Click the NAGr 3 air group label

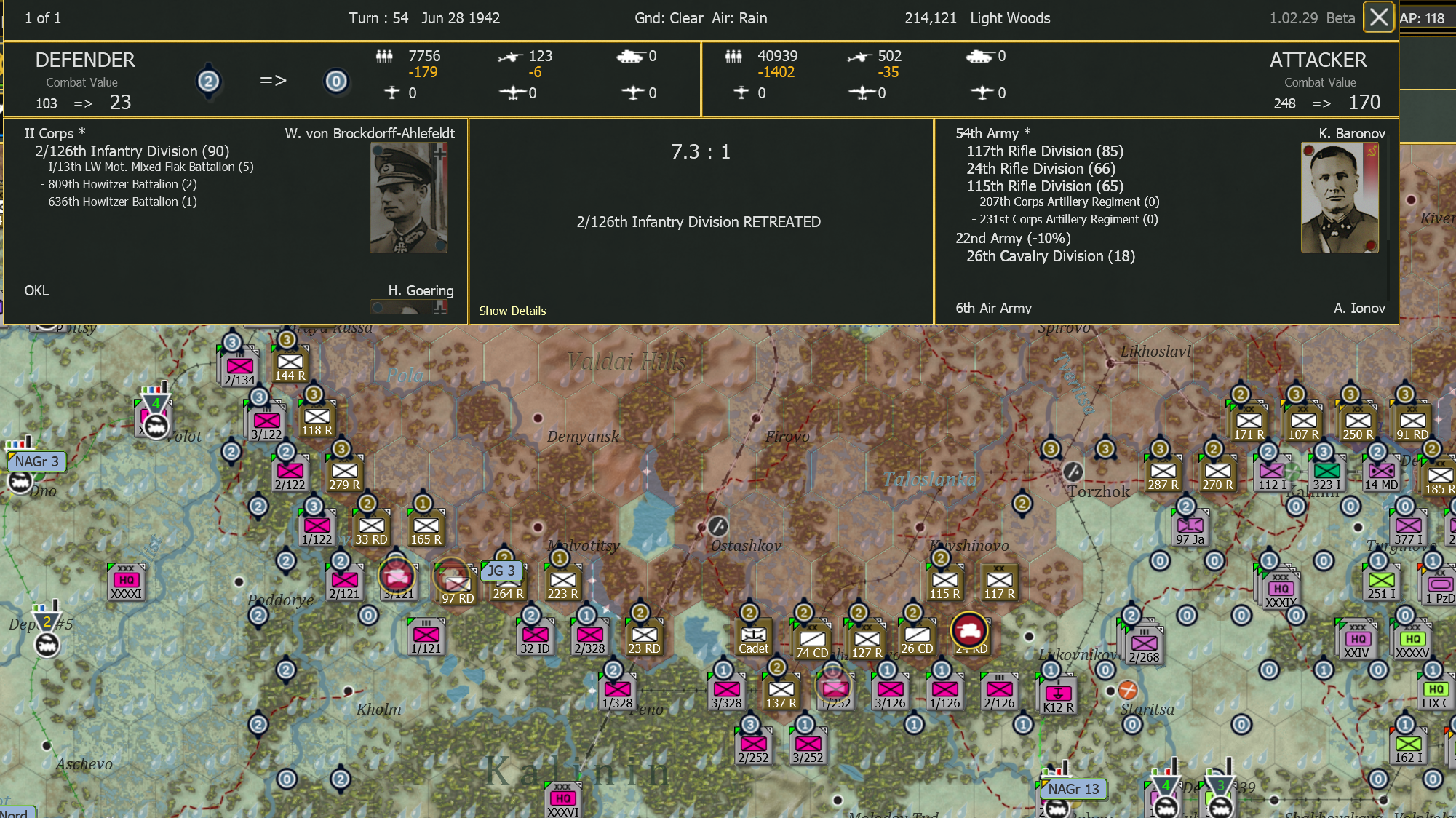36,461
